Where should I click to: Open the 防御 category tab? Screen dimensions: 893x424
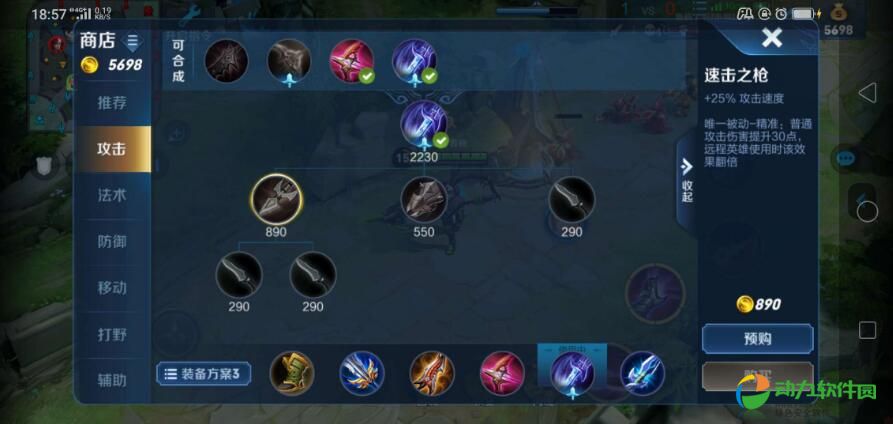pyautogui.click(x=112, y=241)
